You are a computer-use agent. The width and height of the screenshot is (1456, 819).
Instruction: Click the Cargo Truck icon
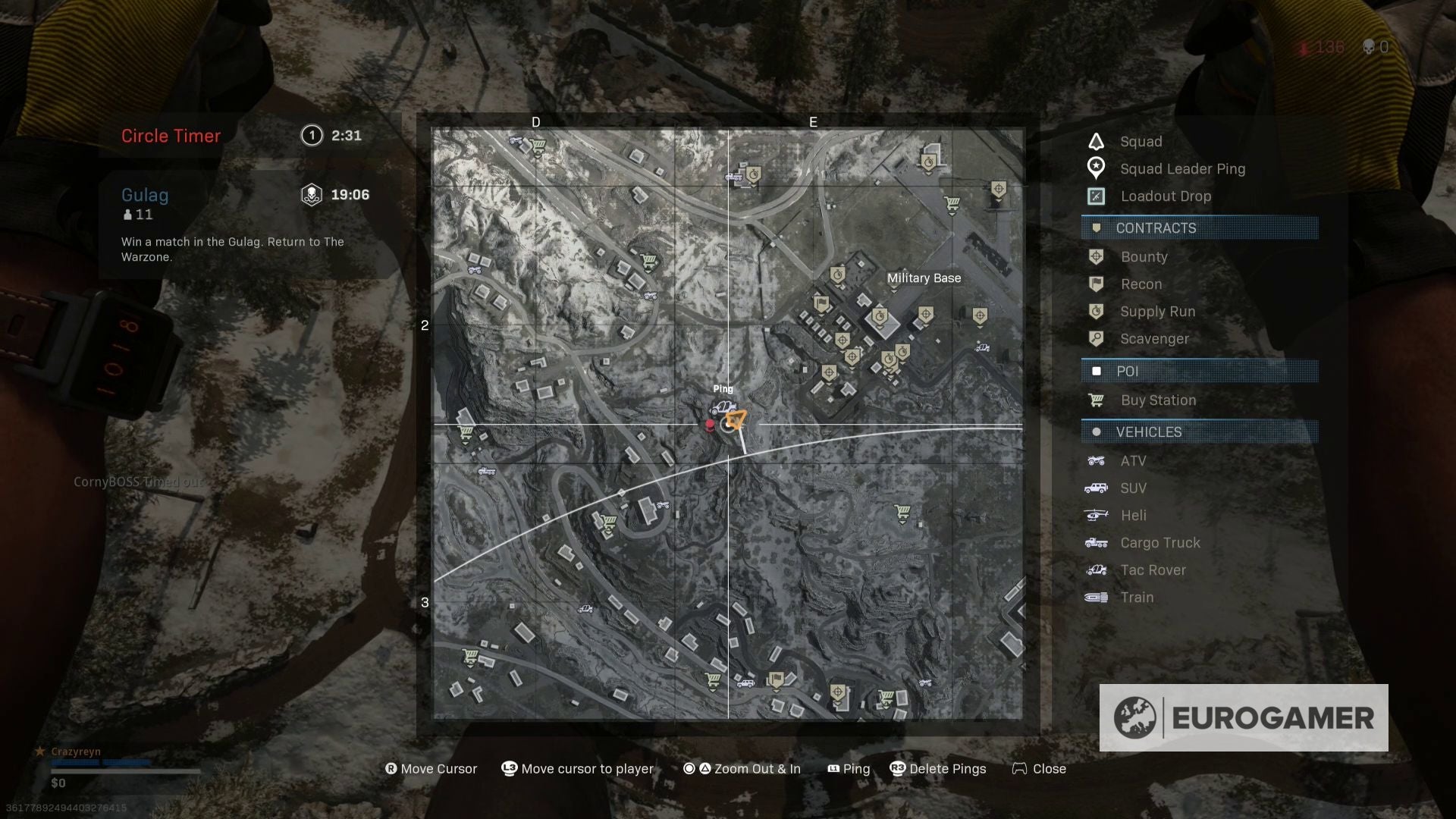click(x=1097, y=542)
